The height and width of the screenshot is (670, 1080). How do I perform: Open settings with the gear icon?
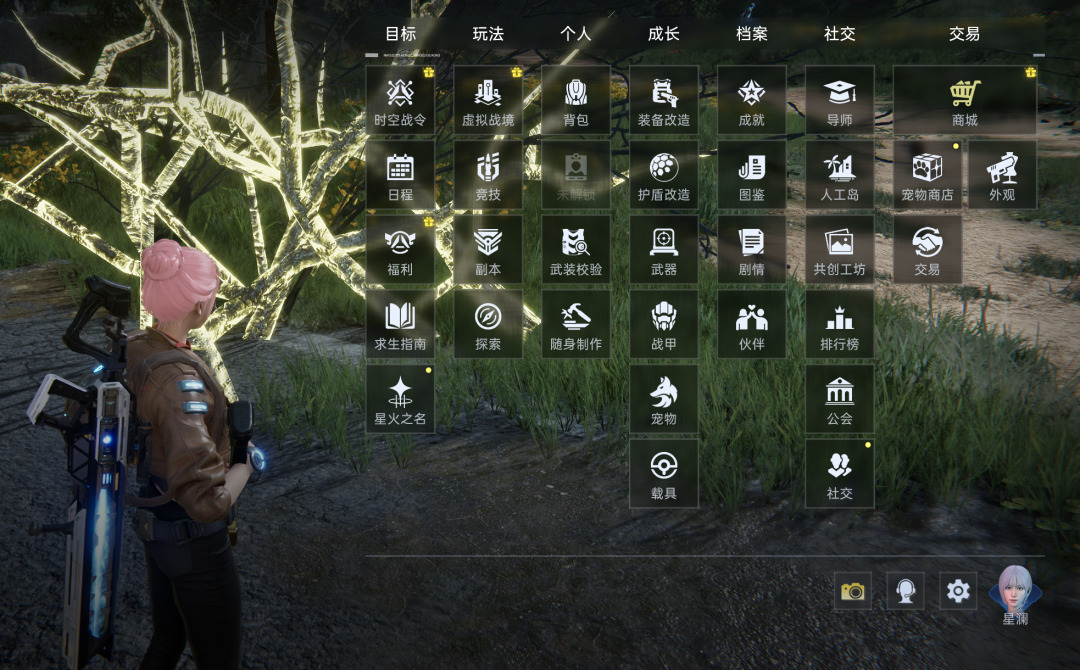click(958, 591)
